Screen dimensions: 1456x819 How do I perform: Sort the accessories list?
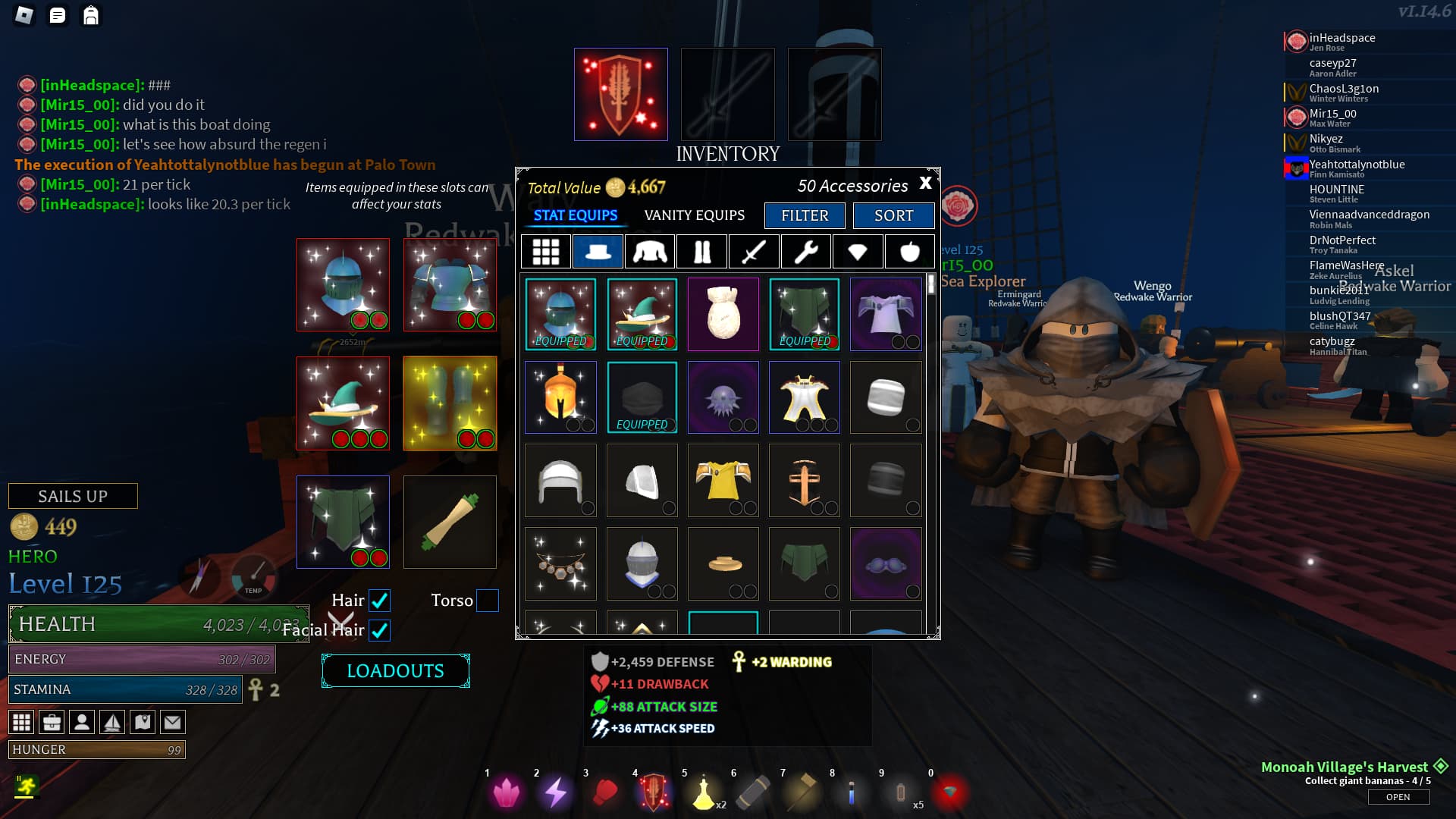coord(893,216)
